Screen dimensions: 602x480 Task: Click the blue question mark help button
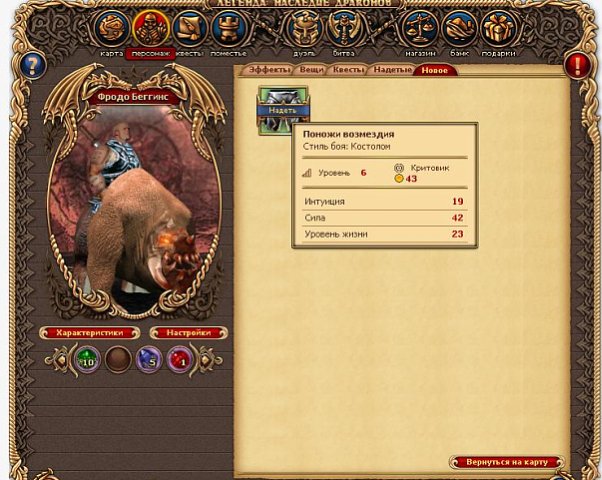click(x=34, y=67)
